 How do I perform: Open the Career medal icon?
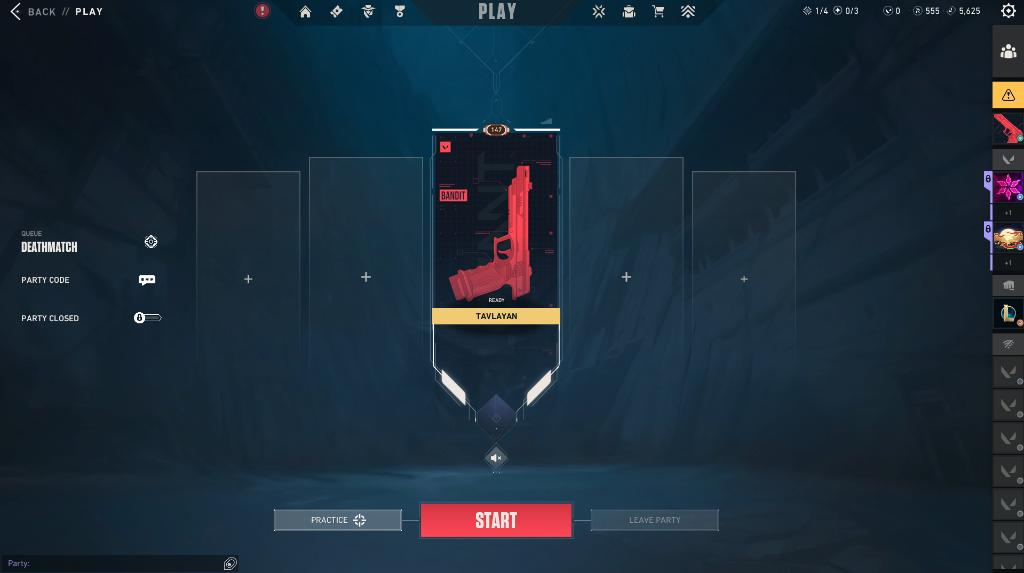[399, 12]
